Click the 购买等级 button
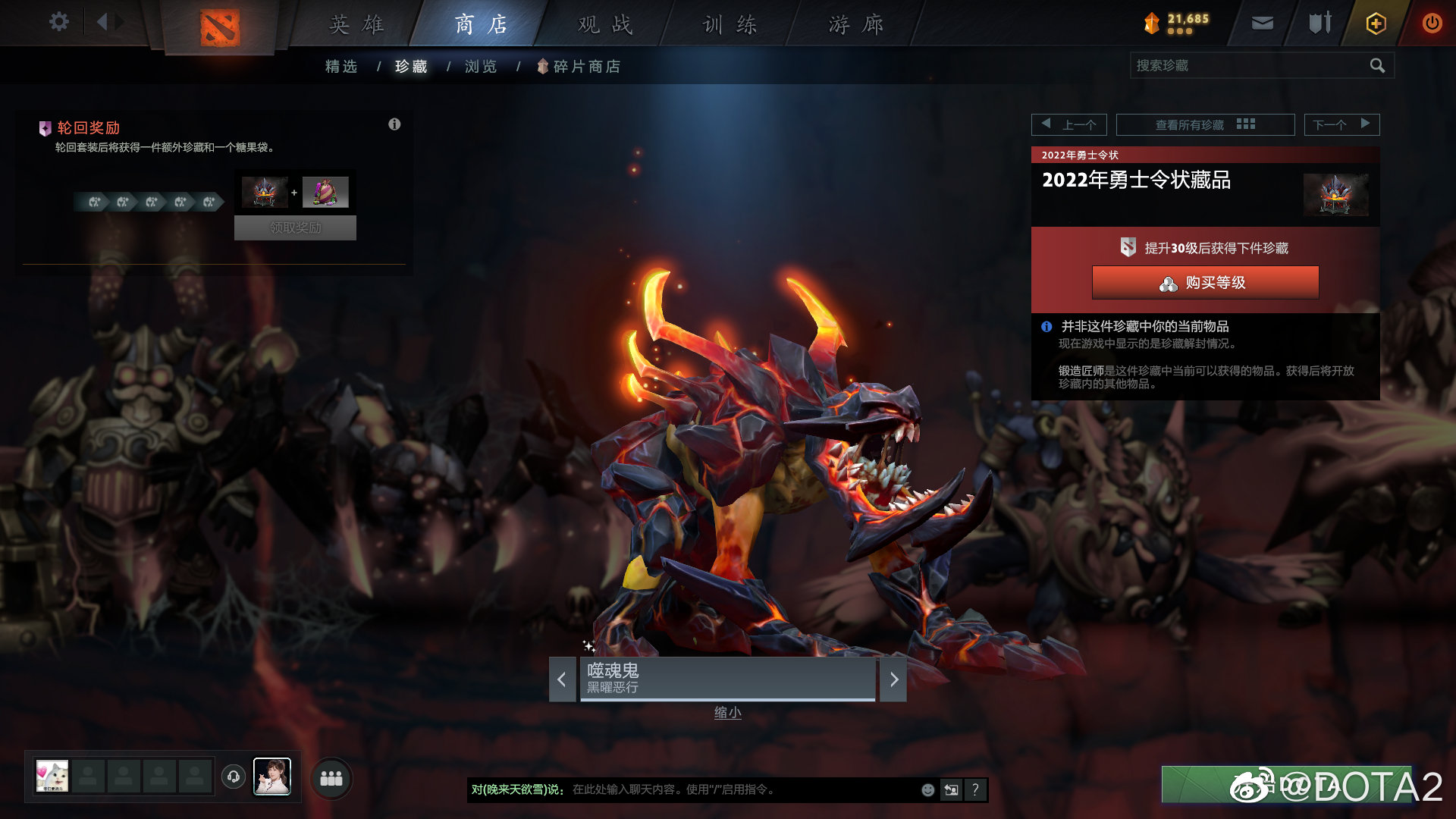 pos(1206,282)
